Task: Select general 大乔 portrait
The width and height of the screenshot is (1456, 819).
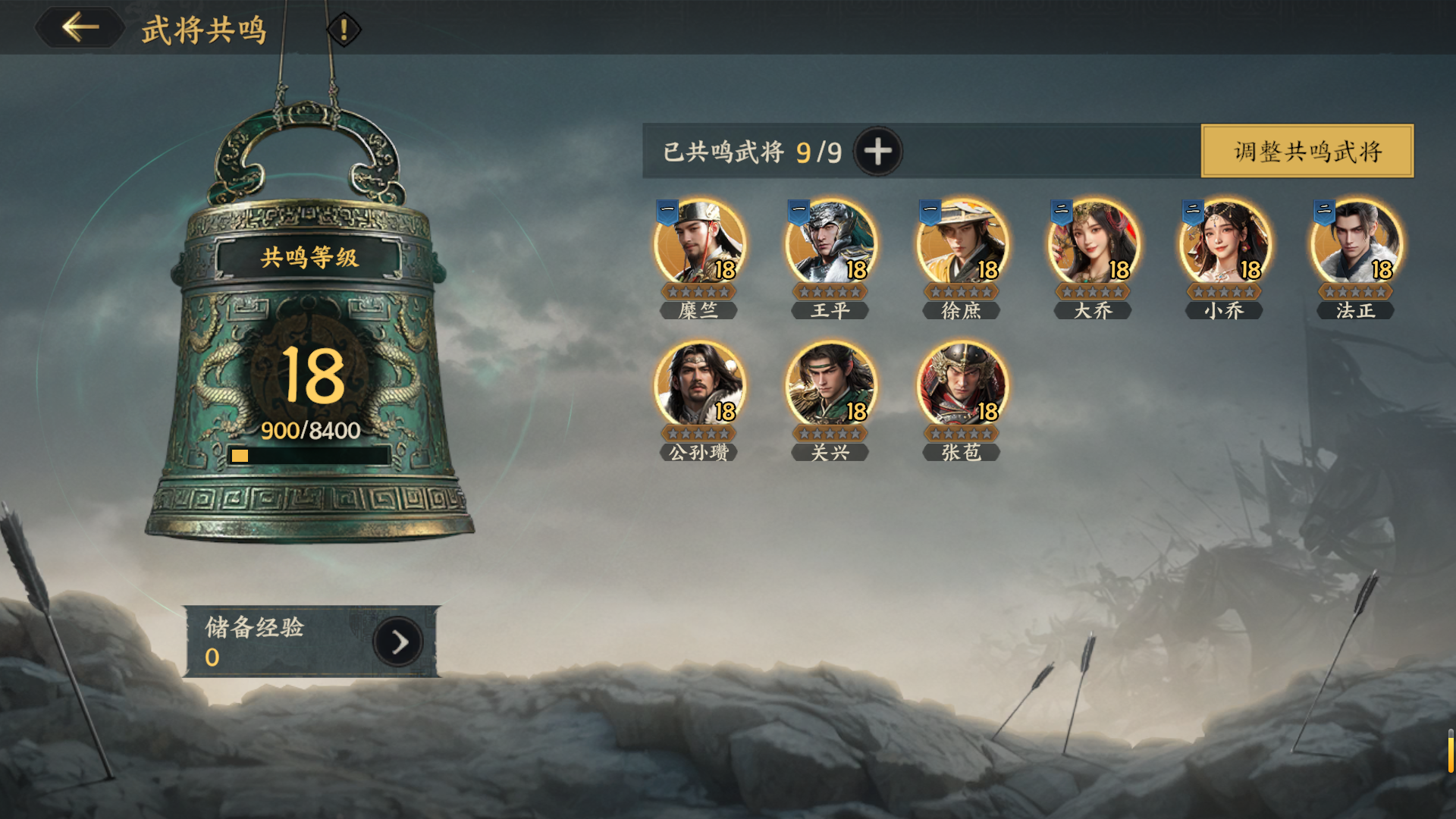Action: [1093, 244]
